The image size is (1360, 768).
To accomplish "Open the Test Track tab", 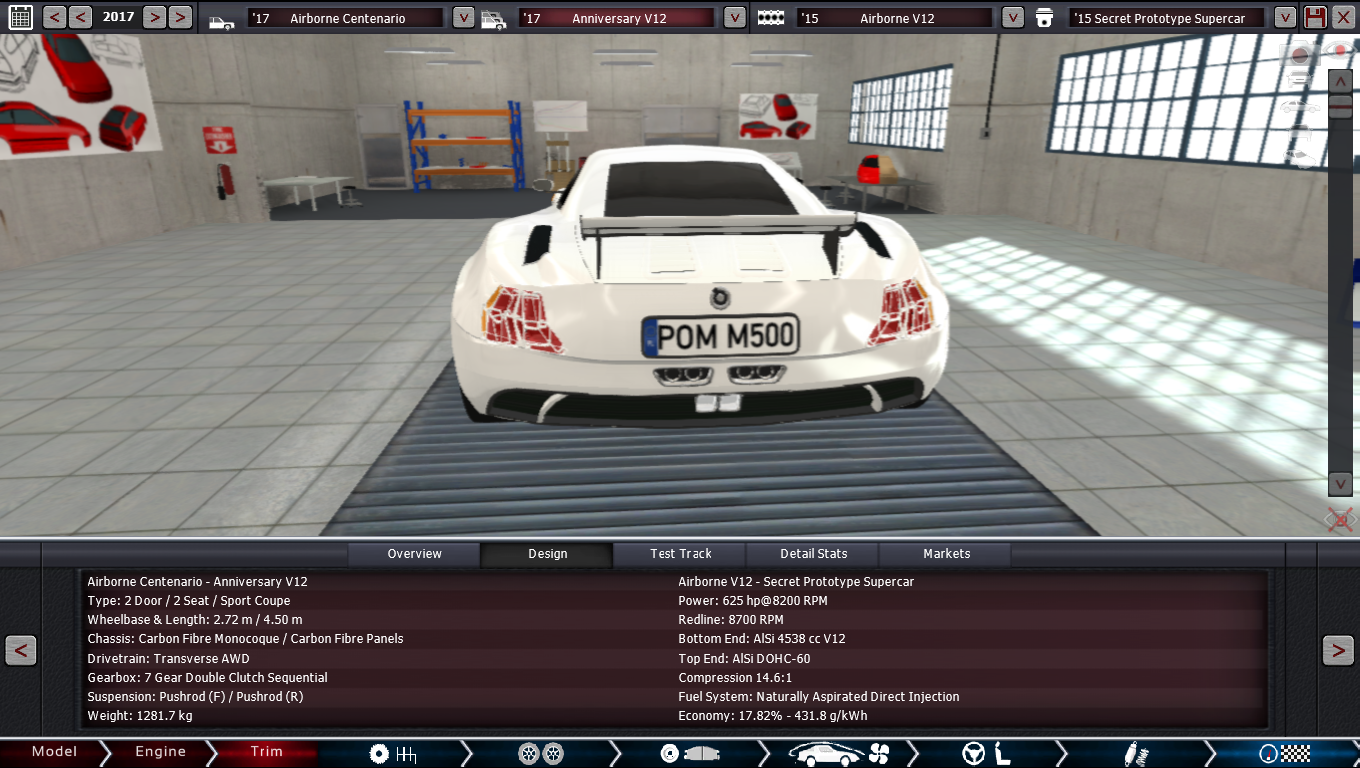I will (x=680, y=554).
